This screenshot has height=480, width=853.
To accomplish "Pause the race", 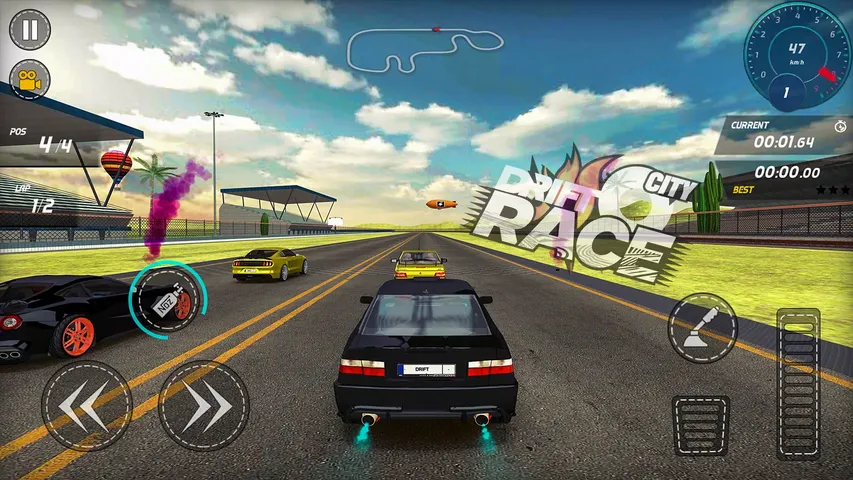I will point(30,29).
